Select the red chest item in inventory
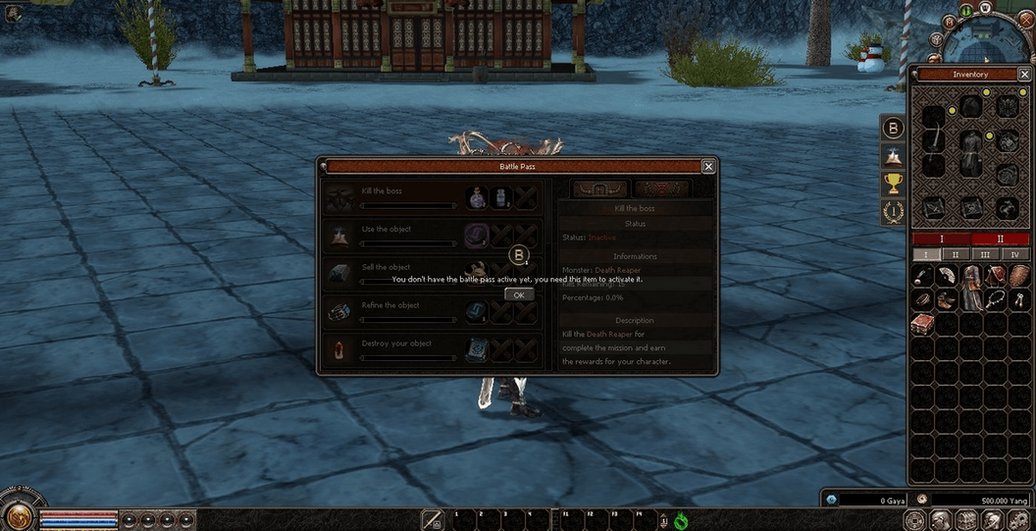 (922, 323)
